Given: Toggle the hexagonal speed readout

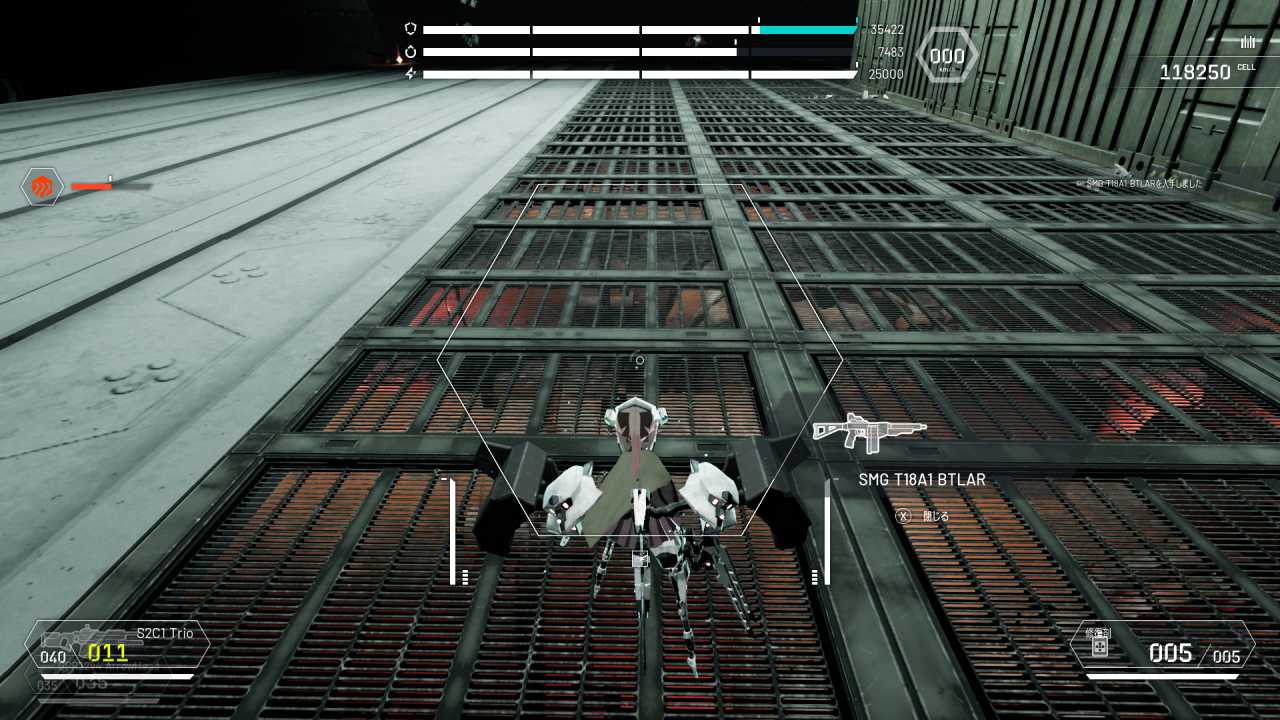Looking at the screenshot, I should [946, 55].
